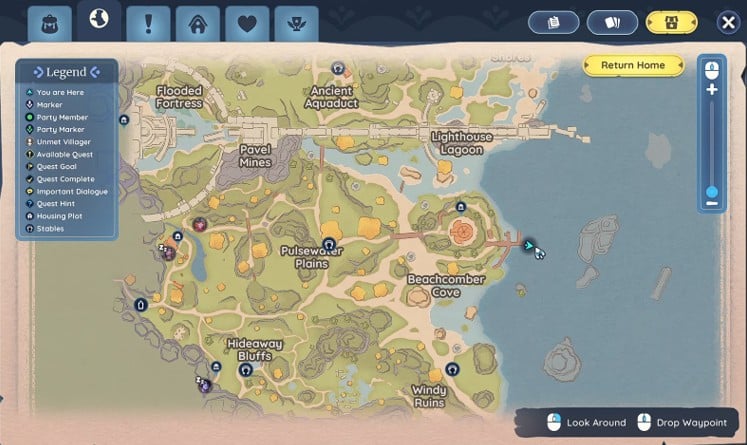The image size is (747, 445).
Task: Select the stables marker near Pulsewater Plains
Action: [x=328, y=243]
